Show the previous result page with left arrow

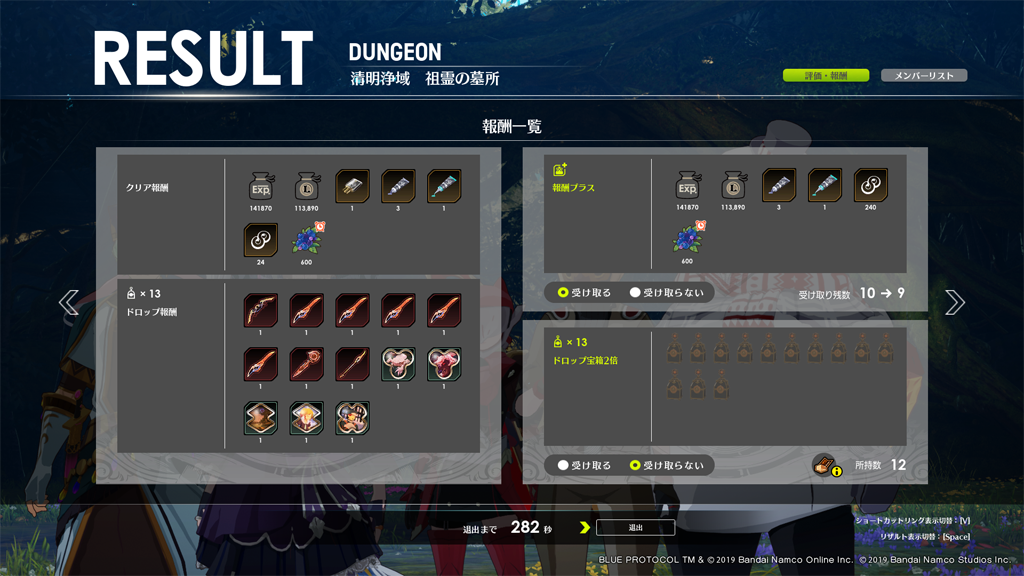[x=69, y=302]
